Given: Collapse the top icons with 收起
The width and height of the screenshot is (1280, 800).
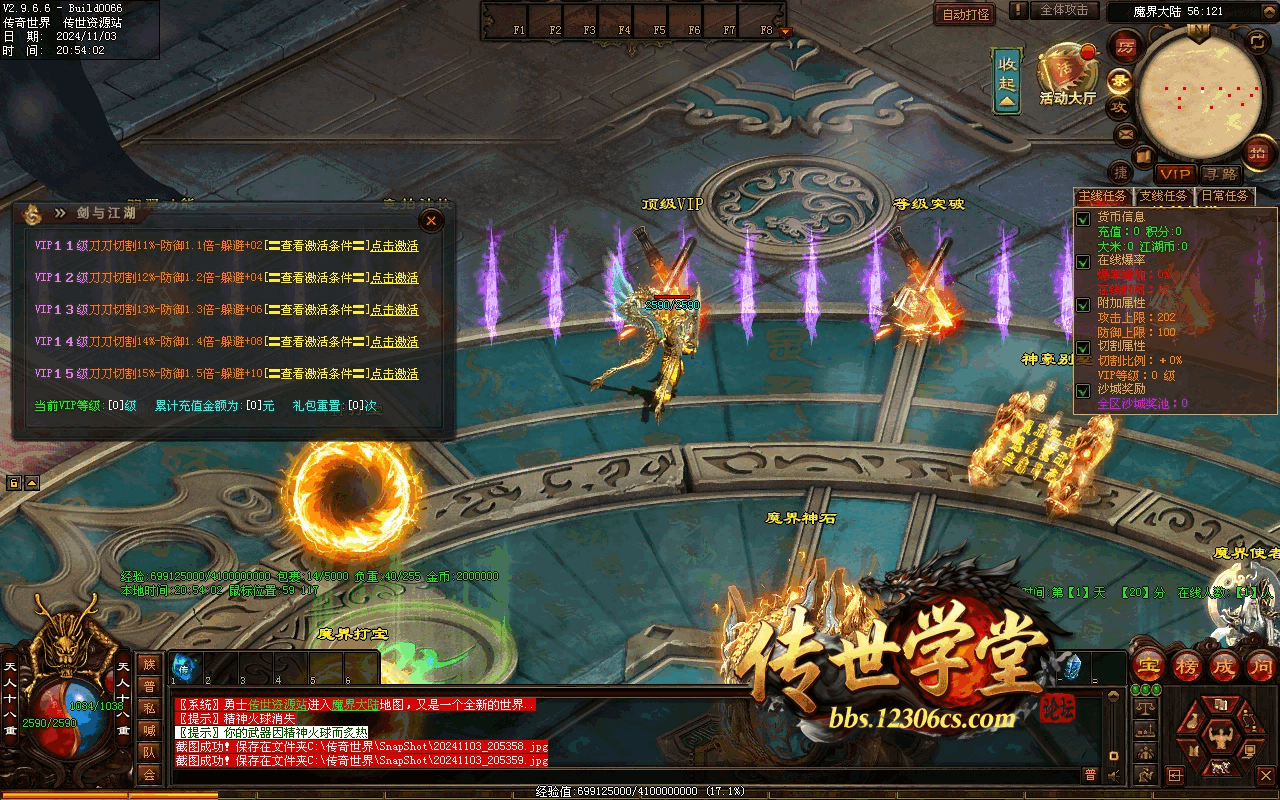Looking at the screenshot, I should [x=1007, y=80].
